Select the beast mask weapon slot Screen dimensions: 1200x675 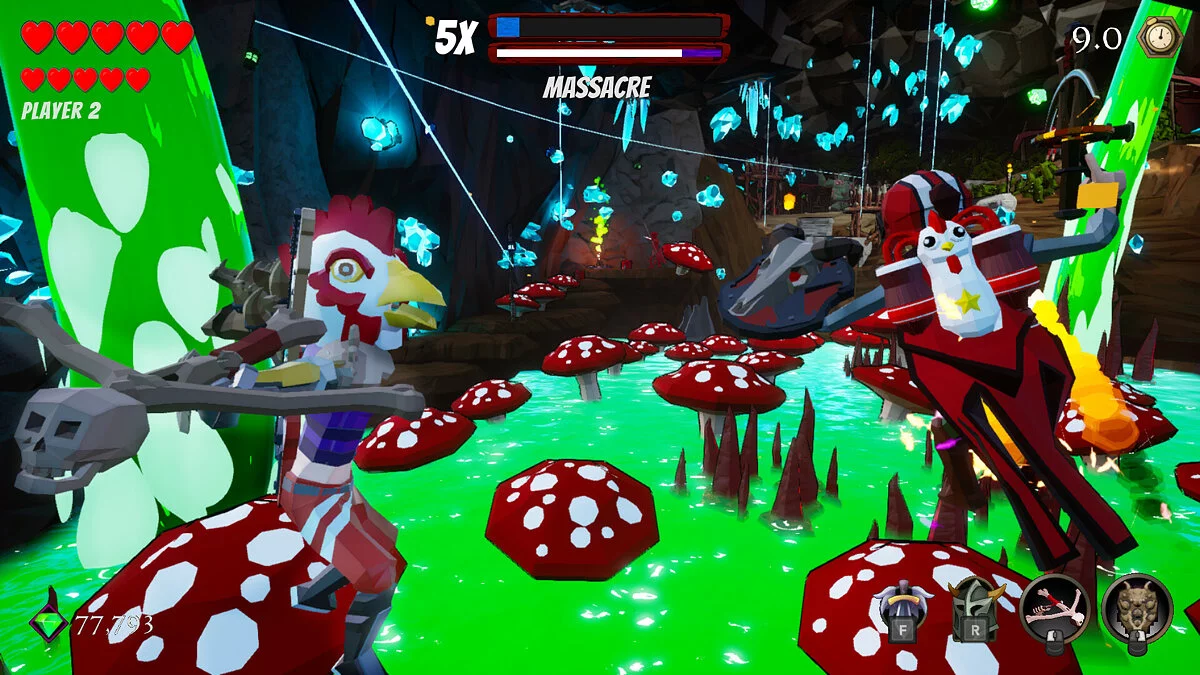tap(1137, 609)
